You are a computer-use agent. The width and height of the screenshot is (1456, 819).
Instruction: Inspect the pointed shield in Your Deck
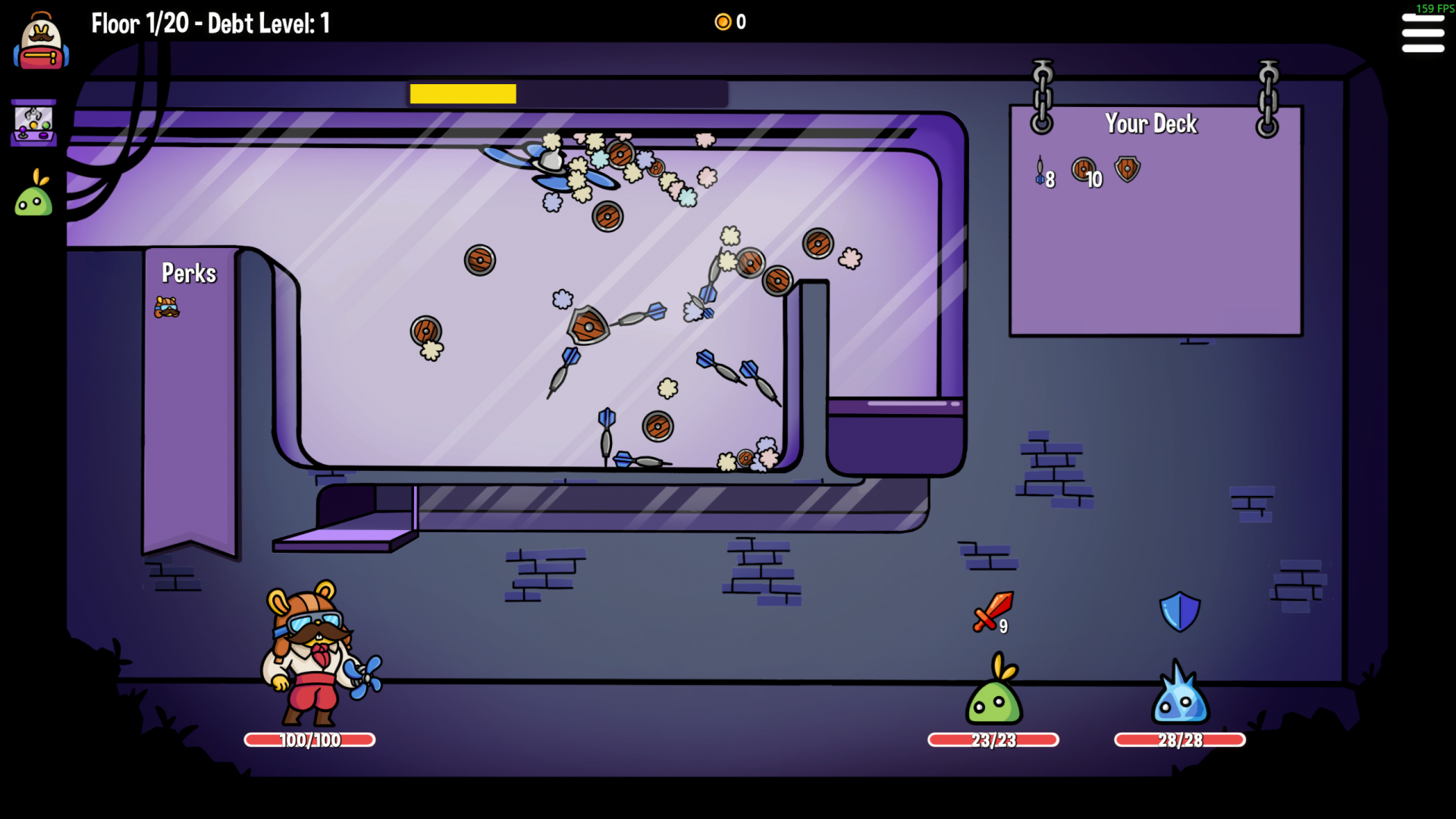(x=1128, y=169)
